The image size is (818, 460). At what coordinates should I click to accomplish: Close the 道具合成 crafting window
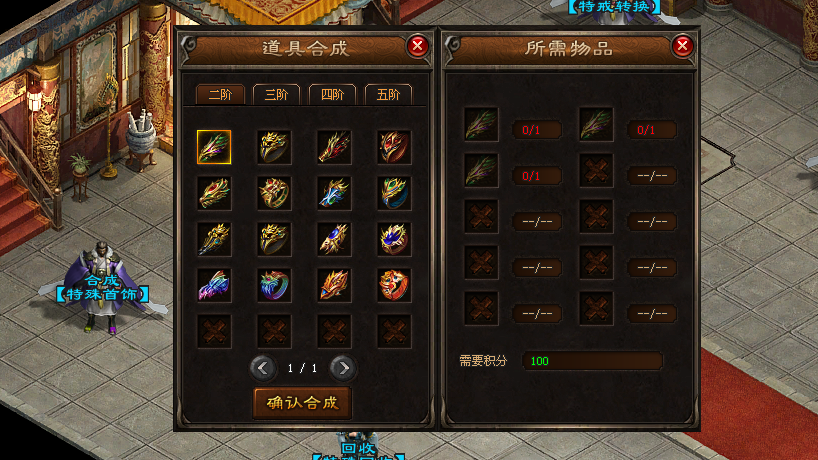(418, 46)
